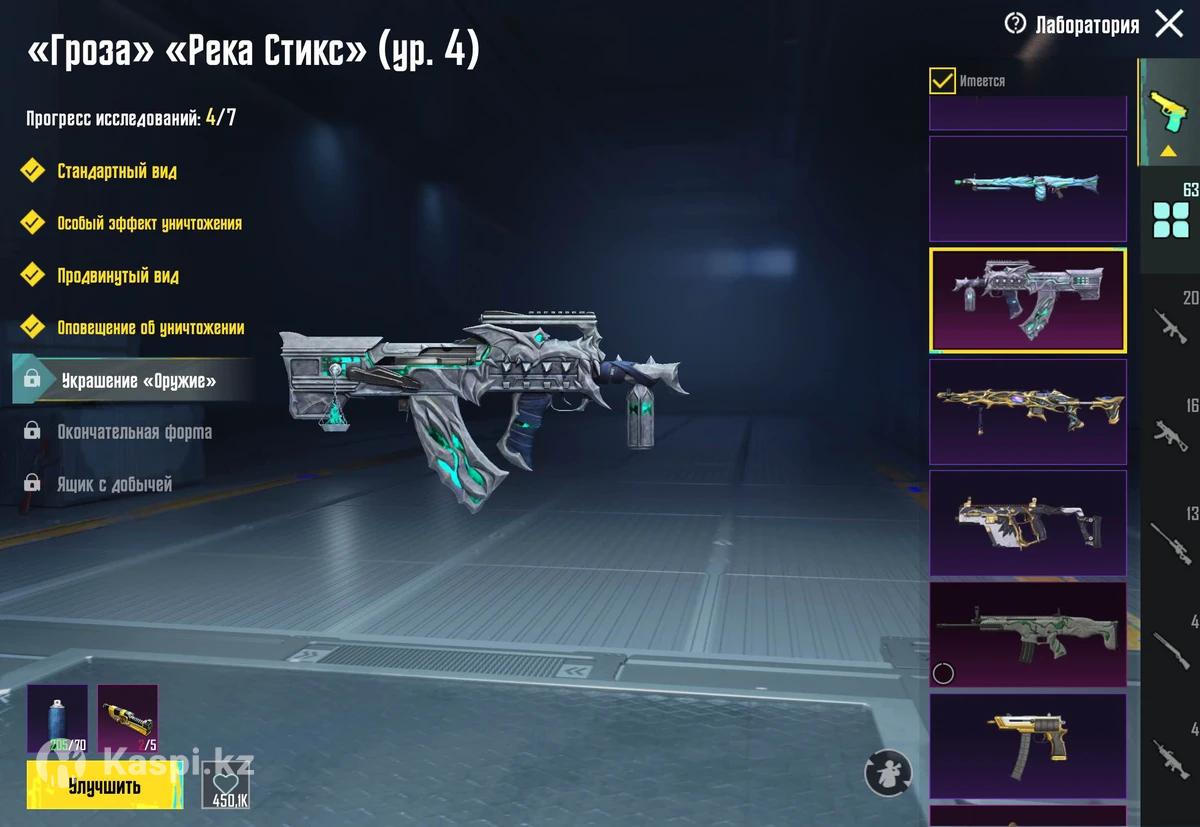
Task: Click the yellow Улучшить upgrade button
Action: click(x=104, y=785)
